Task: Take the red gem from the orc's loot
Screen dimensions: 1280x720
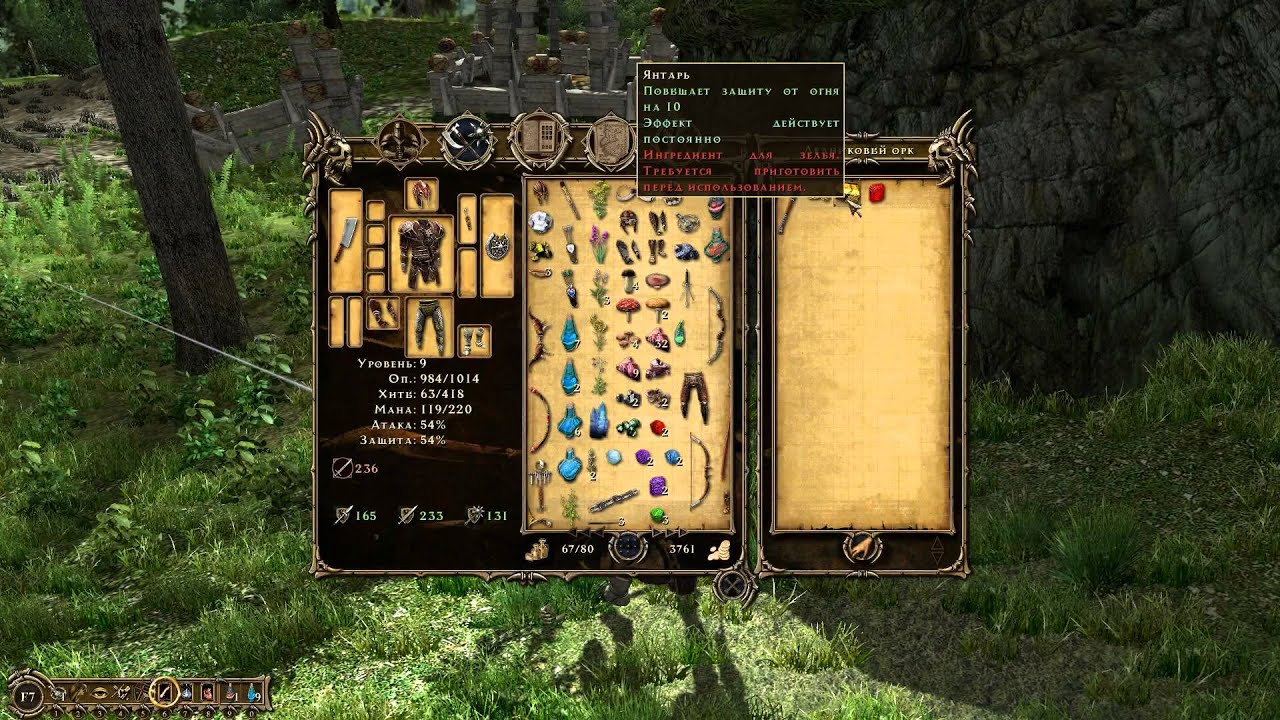Action: (877, 193)
